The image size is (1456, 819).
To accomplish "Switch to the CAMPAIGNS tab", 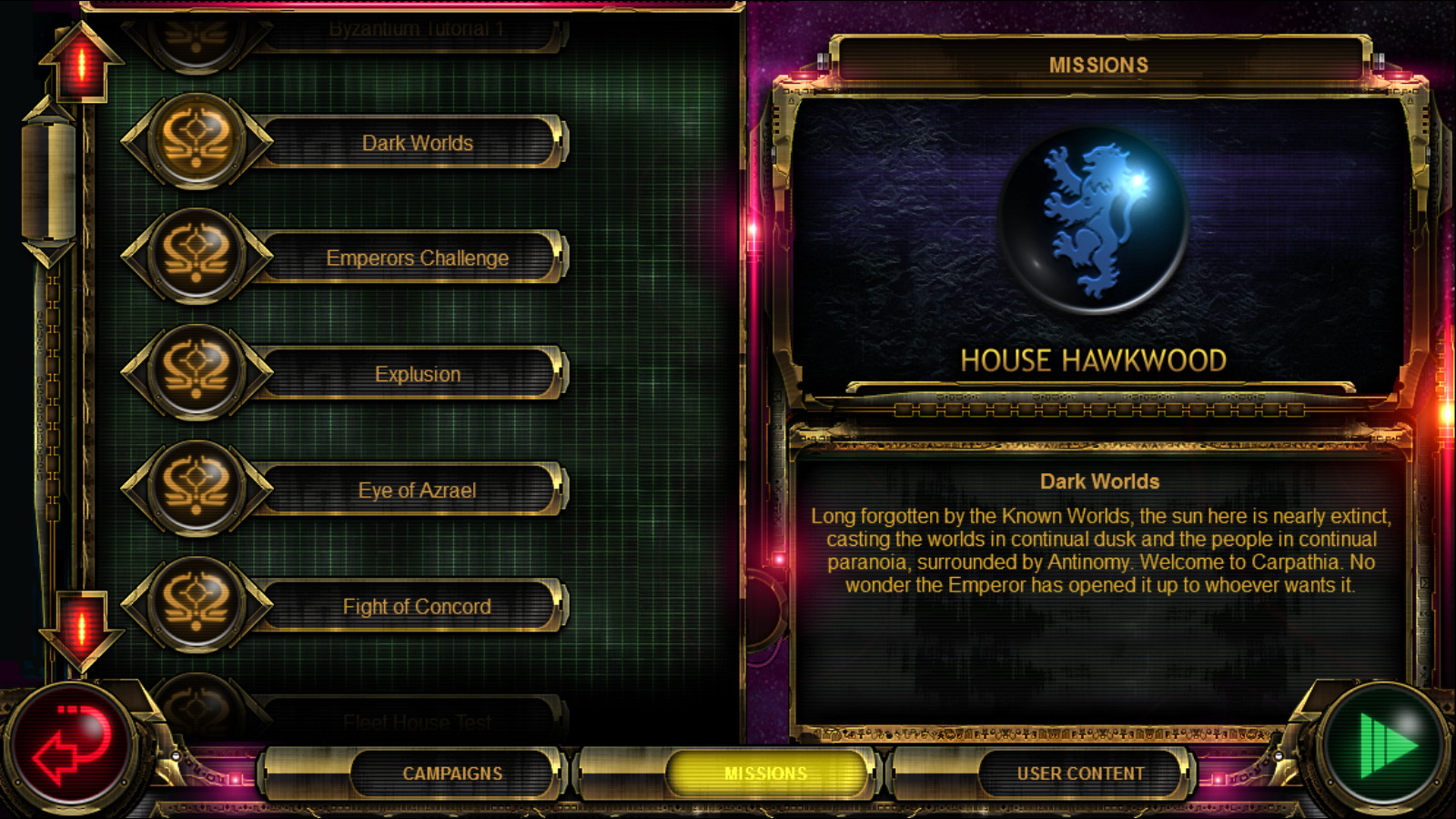I will click(453, 772).
